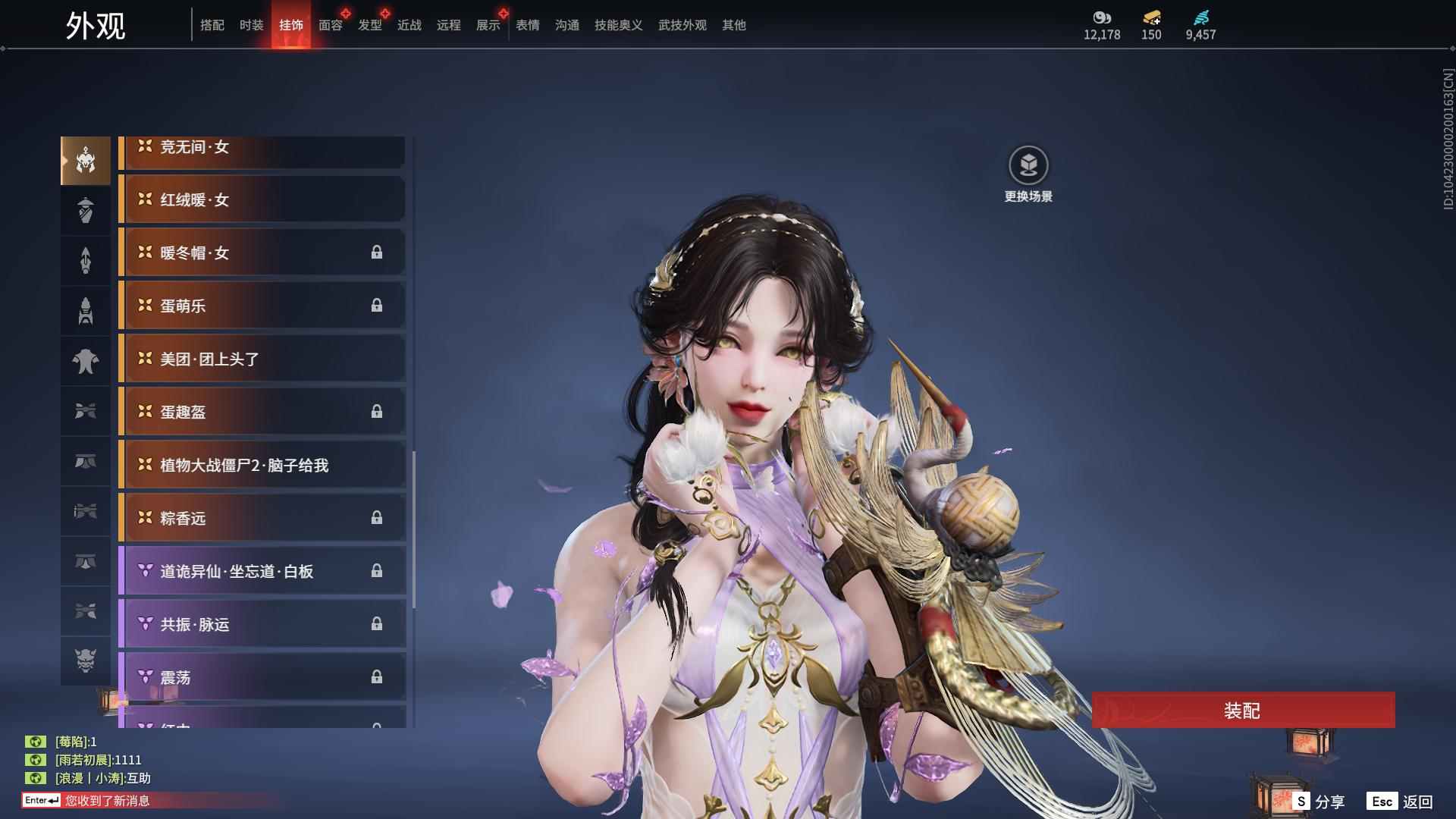
Task: Click the 返回 back button
Action: pyautogui.click(x=1401, y=802)
